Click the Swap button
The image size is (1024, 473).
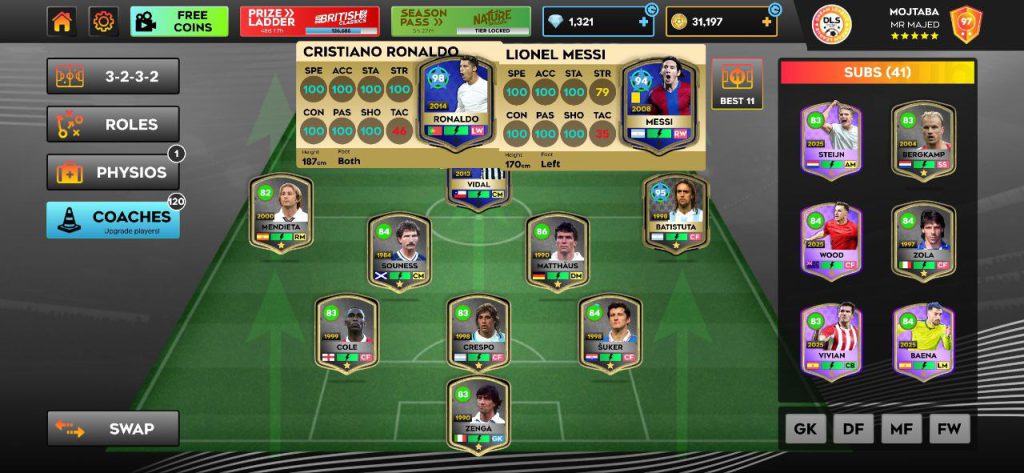point(113,428)
